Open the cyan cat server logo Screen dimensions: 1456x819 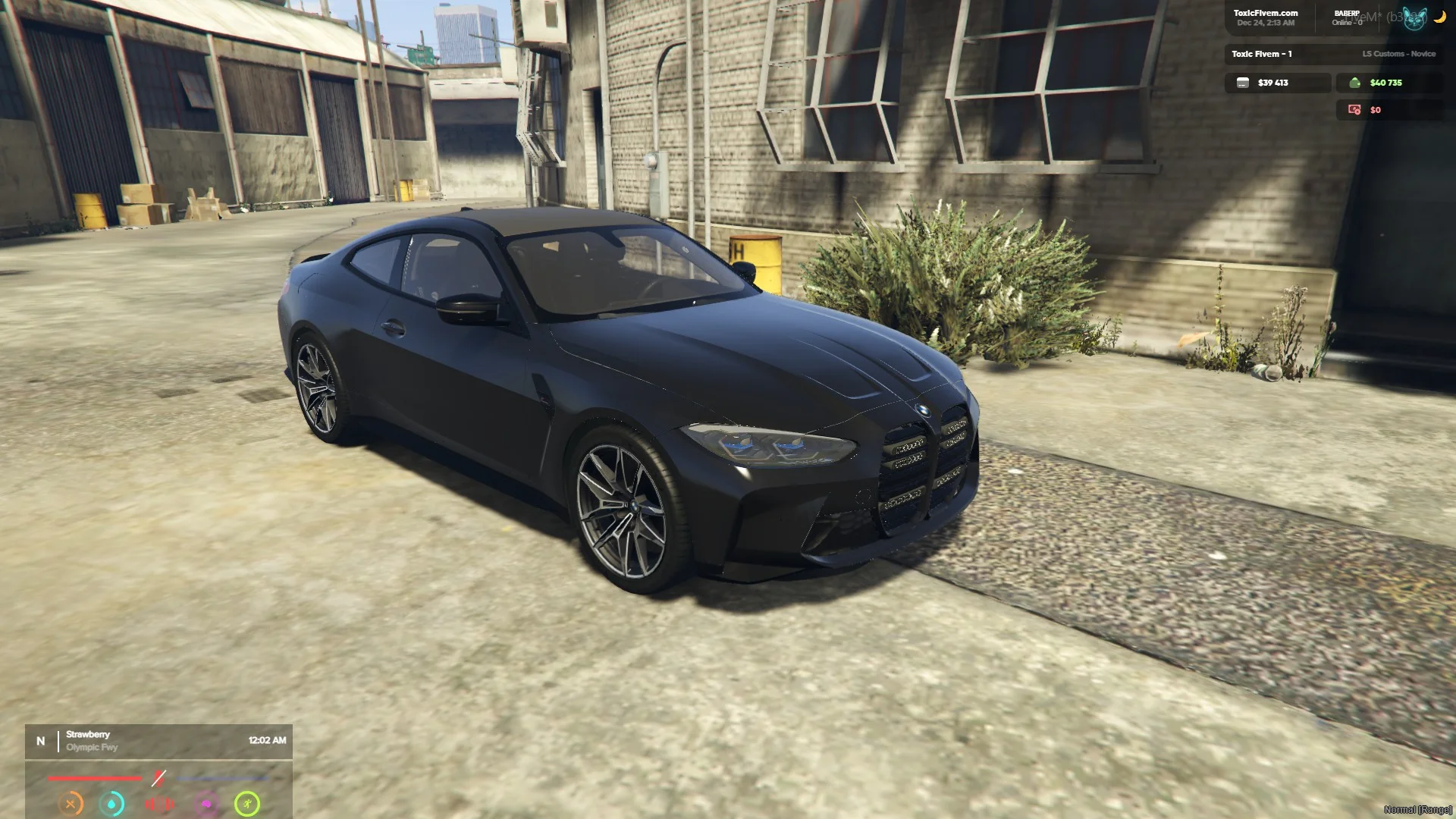coord(1414,18)
